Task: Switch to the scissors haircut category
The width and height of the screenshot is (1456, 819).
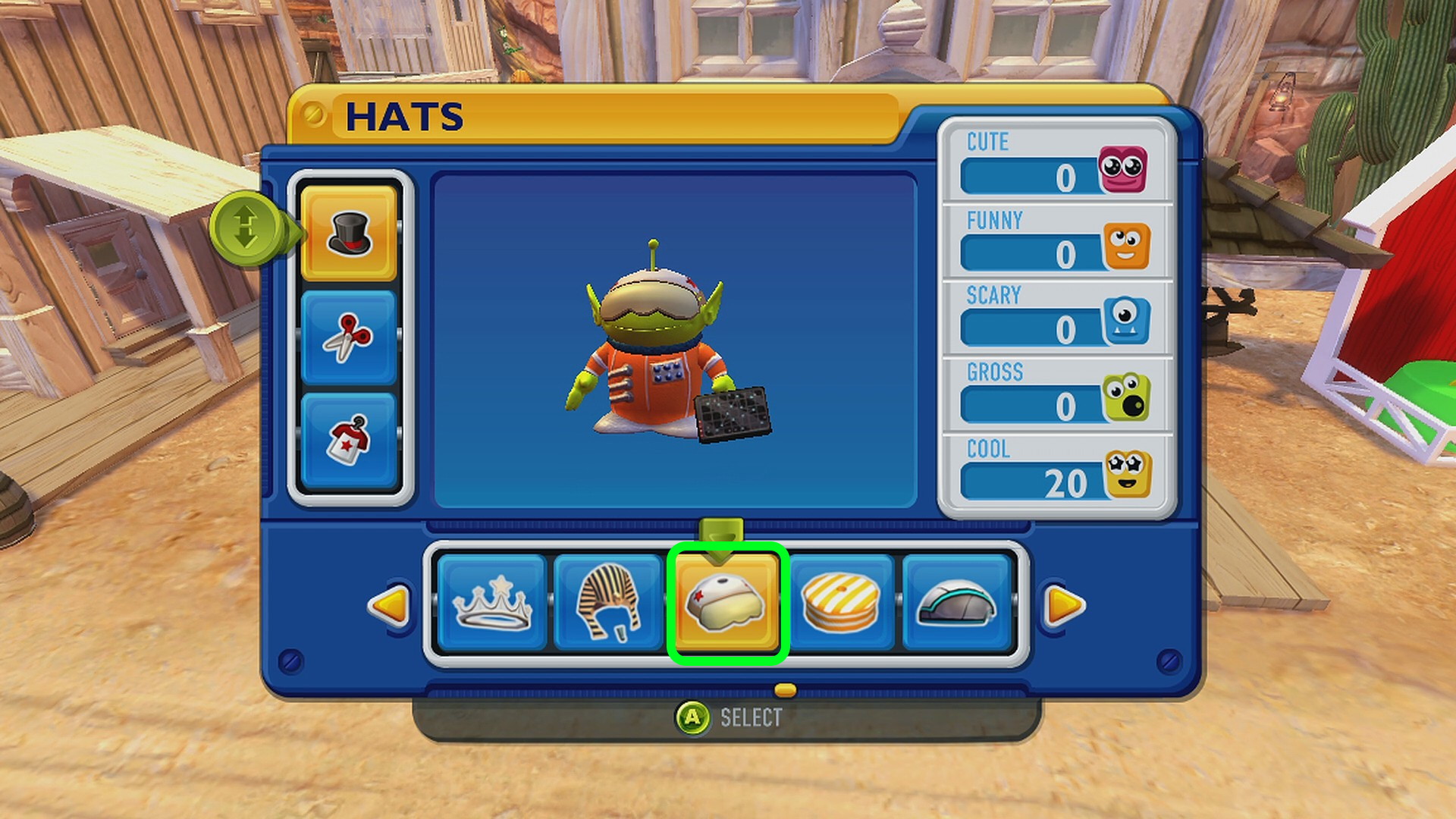Action: (349, 337)
